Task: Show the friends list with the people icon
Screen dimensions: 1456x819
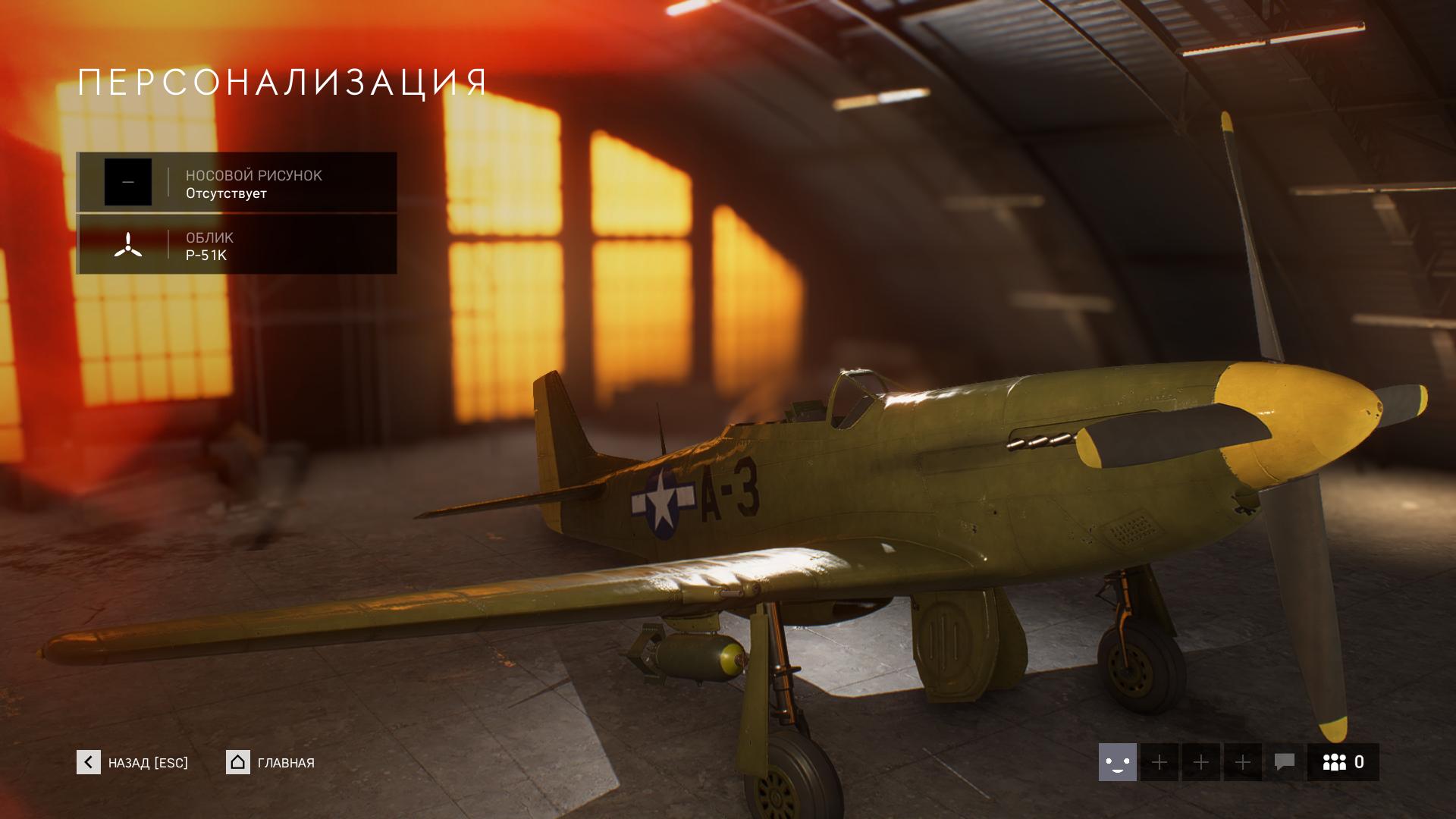Action: point(1343,762)
